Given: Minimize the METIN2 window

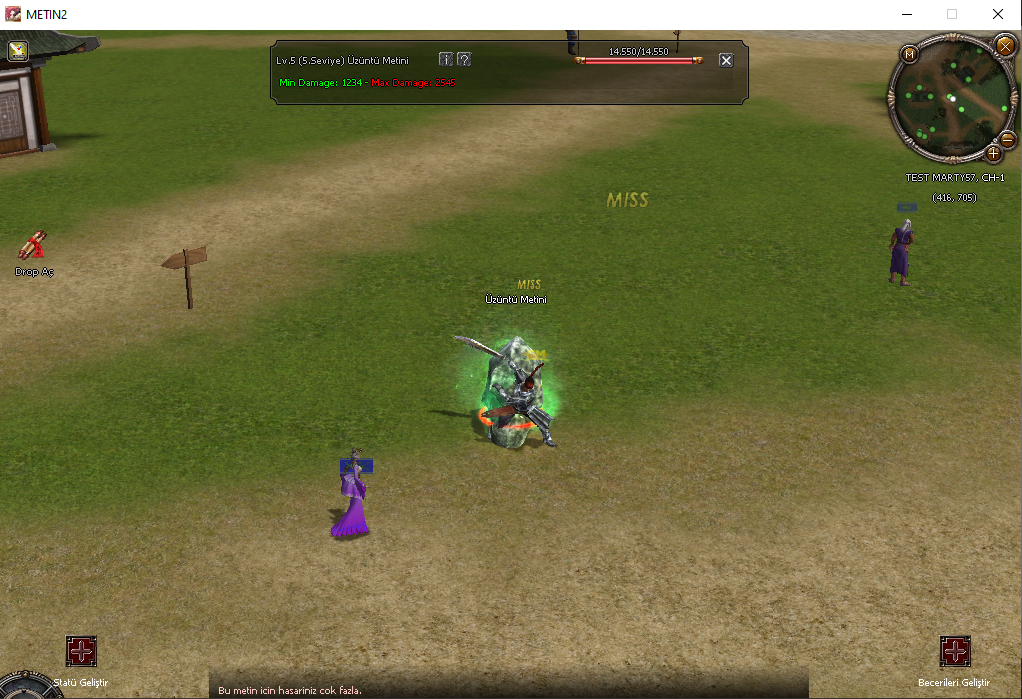Looking at the screenshot, I should (906, 14).
